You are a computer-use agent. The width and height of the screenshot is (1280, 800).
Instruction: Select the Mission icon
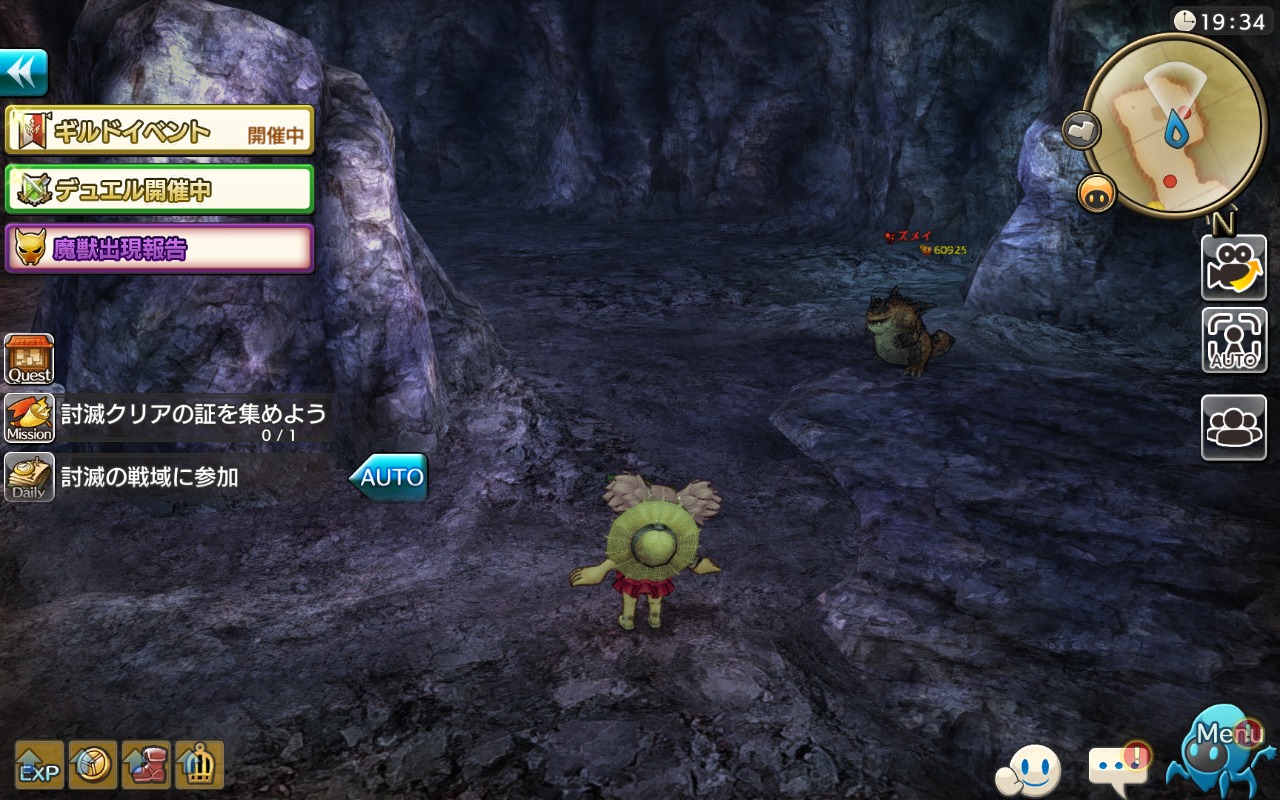[29, 418]
